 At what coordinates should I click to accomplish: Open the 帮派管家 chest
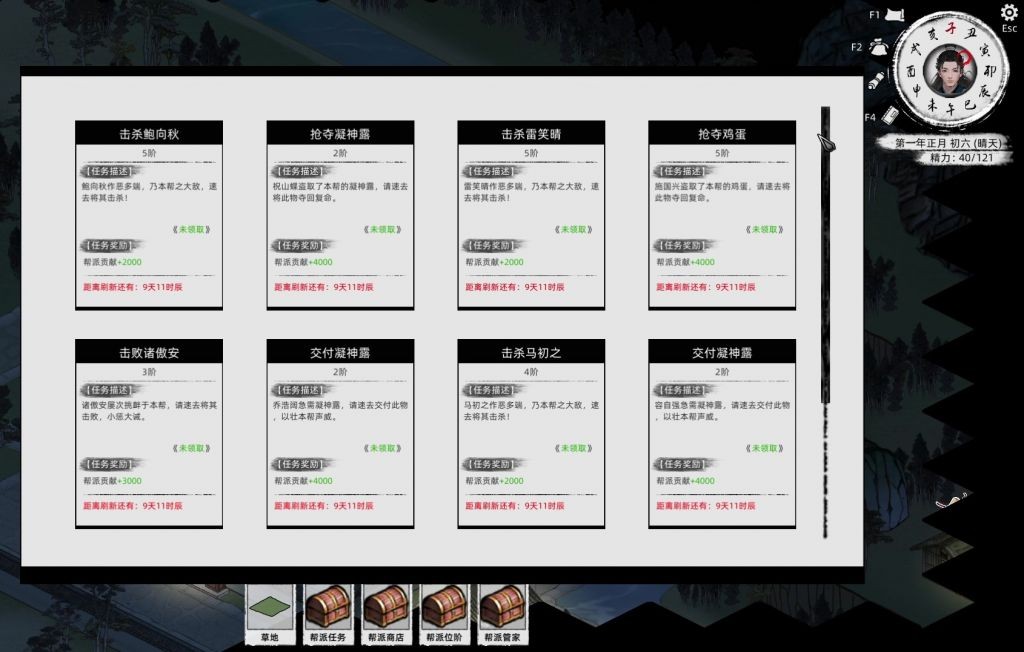[502, 609]
